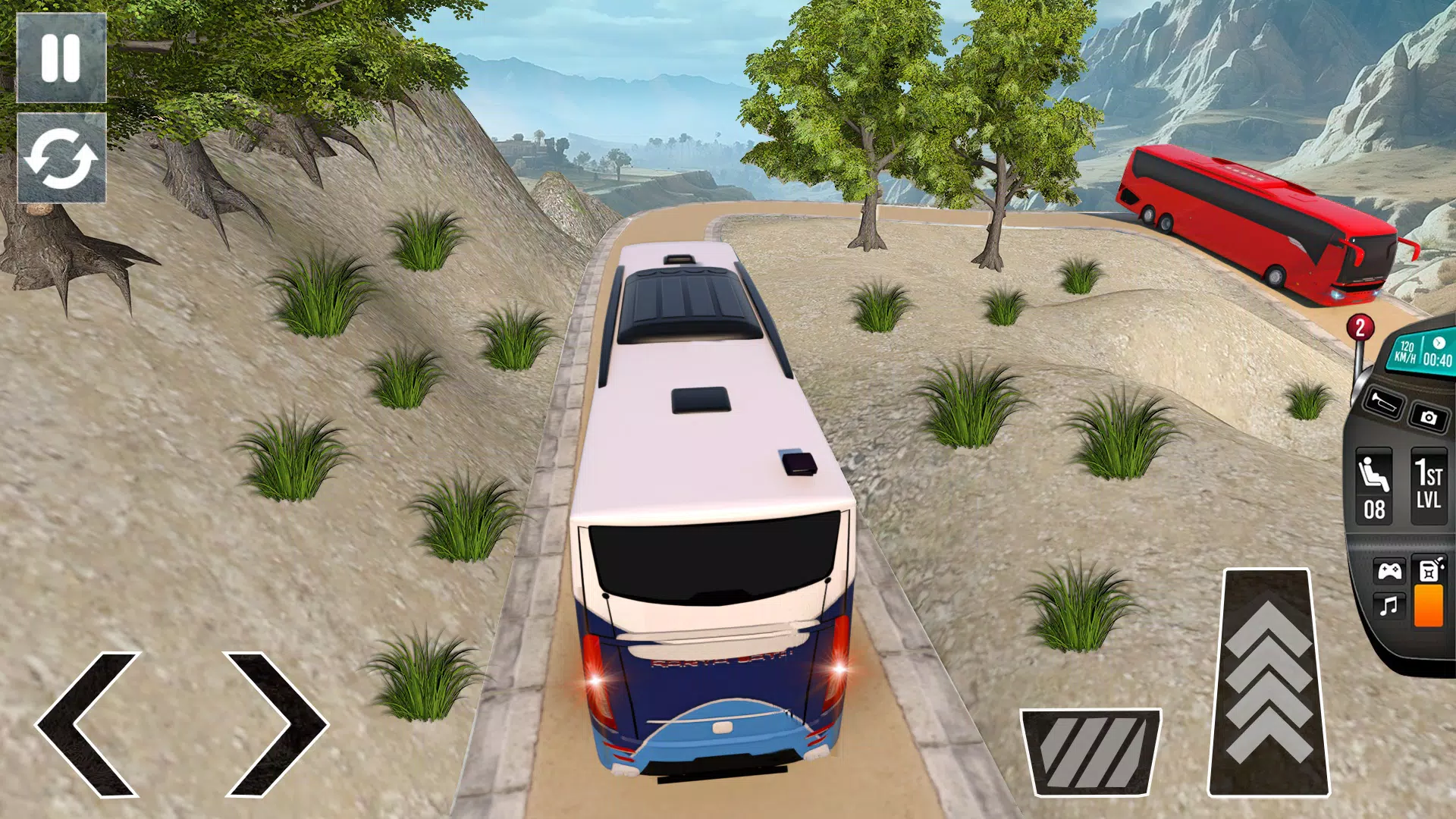This screenshot has width=1456, height=819.
Task: Toggle the music note sound icon
Action: point(1387,607)
